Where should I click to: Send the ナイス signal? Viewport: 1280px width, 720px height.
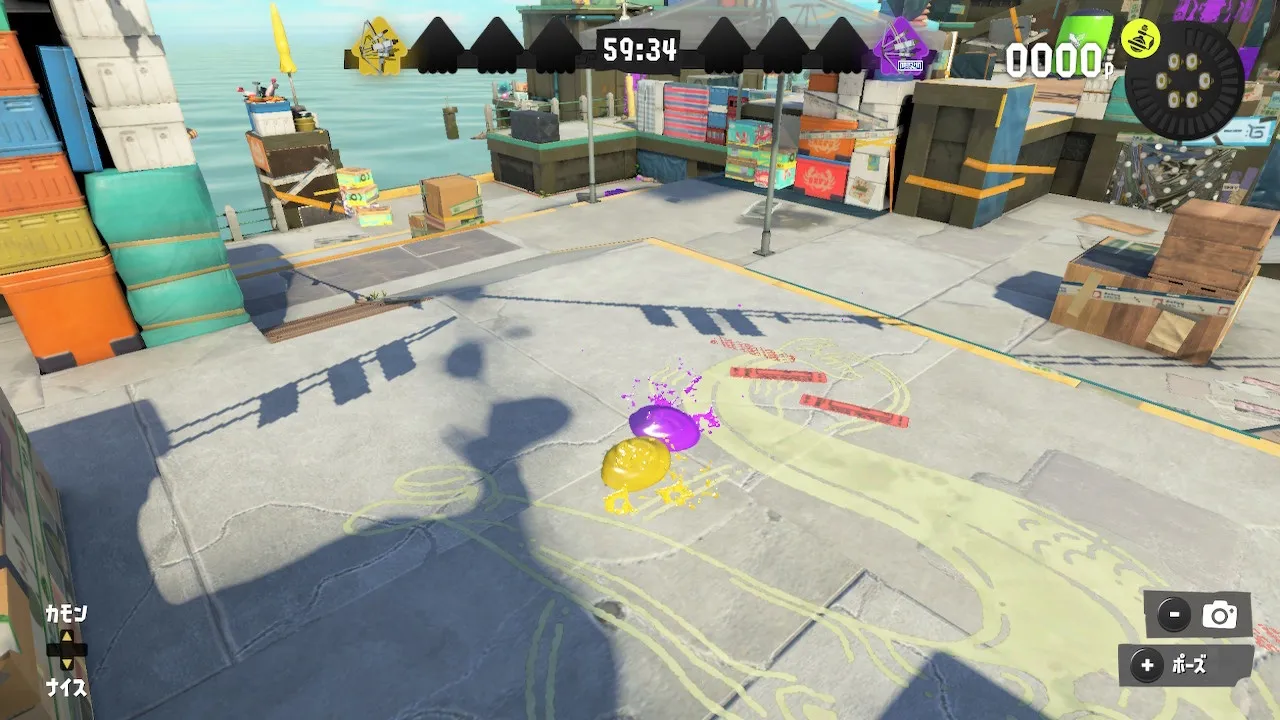tap(66, 688)
